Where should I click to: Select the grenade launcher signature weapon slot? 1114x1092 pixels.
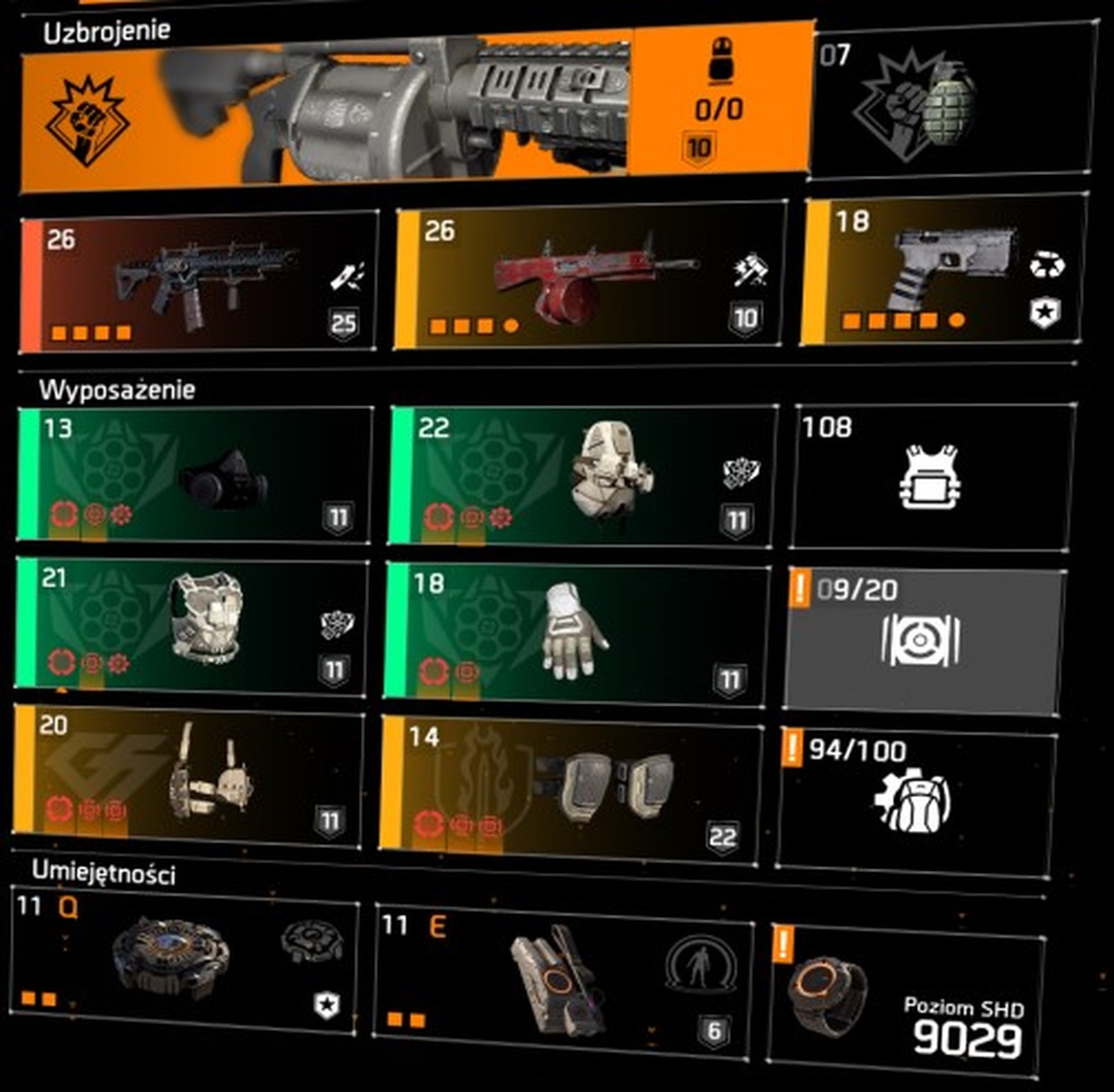point(416,109)
